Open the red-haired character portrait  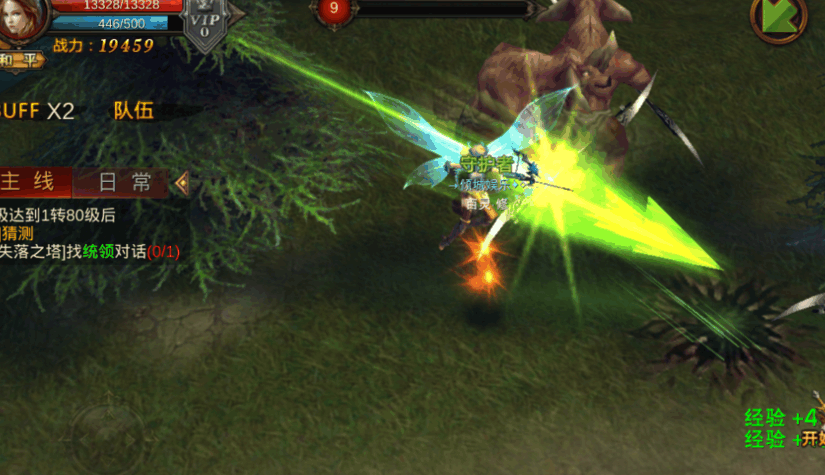22,20
